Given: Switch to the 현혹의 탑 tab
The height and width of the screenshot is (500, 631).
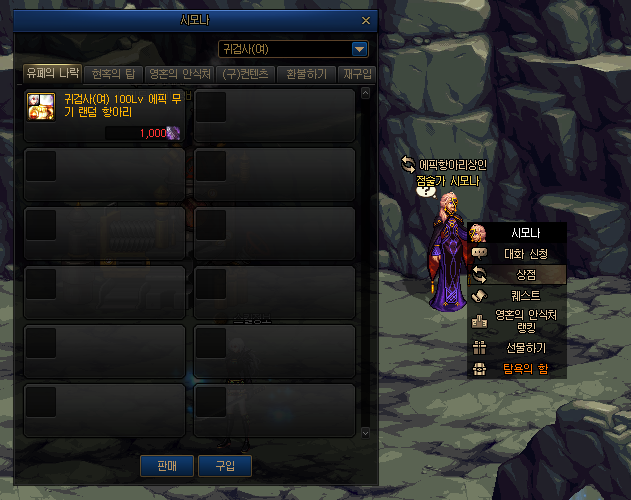Looking at the screenshot, I should (115, 73).
